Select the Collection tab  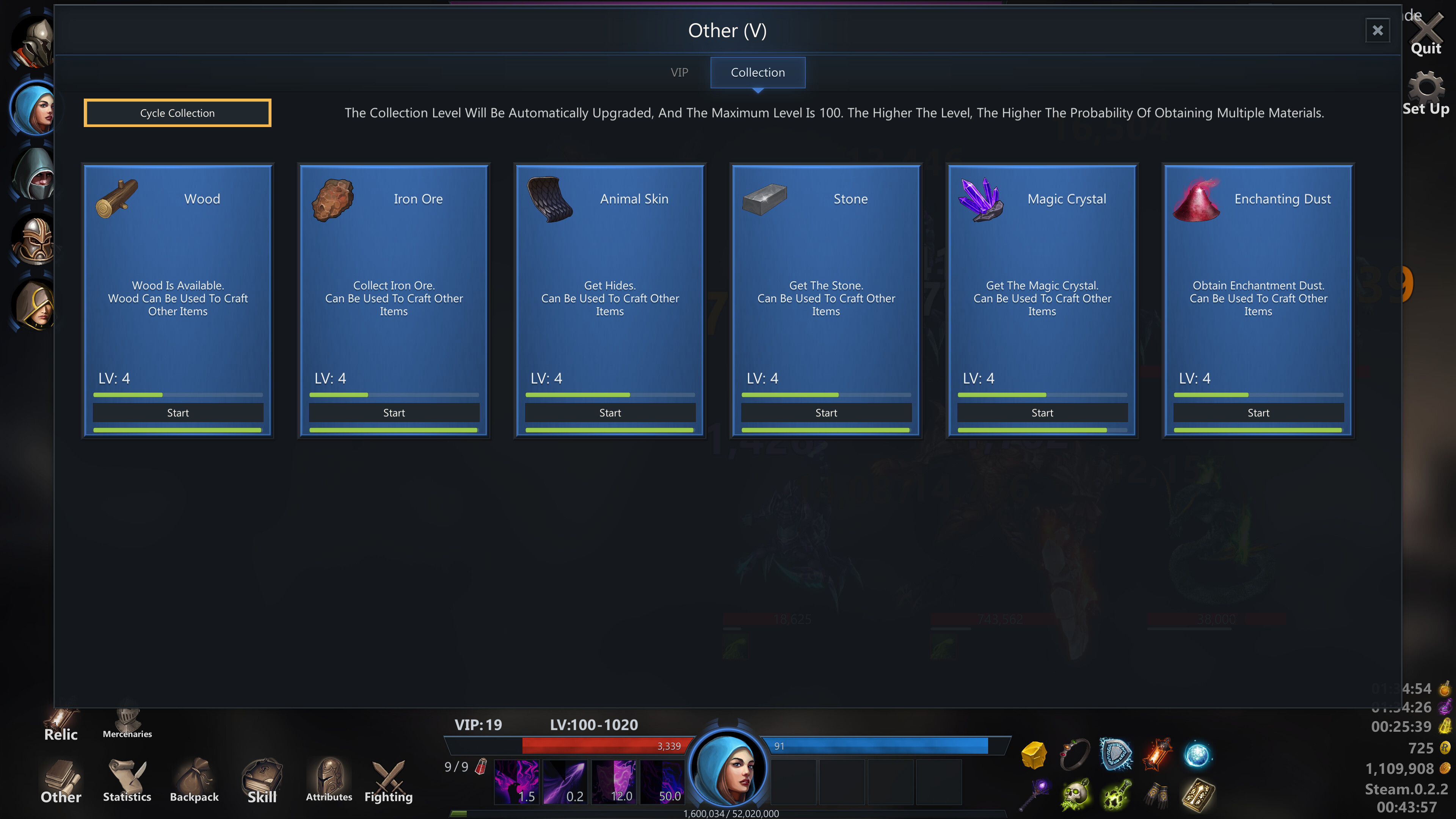coord(758,72)
